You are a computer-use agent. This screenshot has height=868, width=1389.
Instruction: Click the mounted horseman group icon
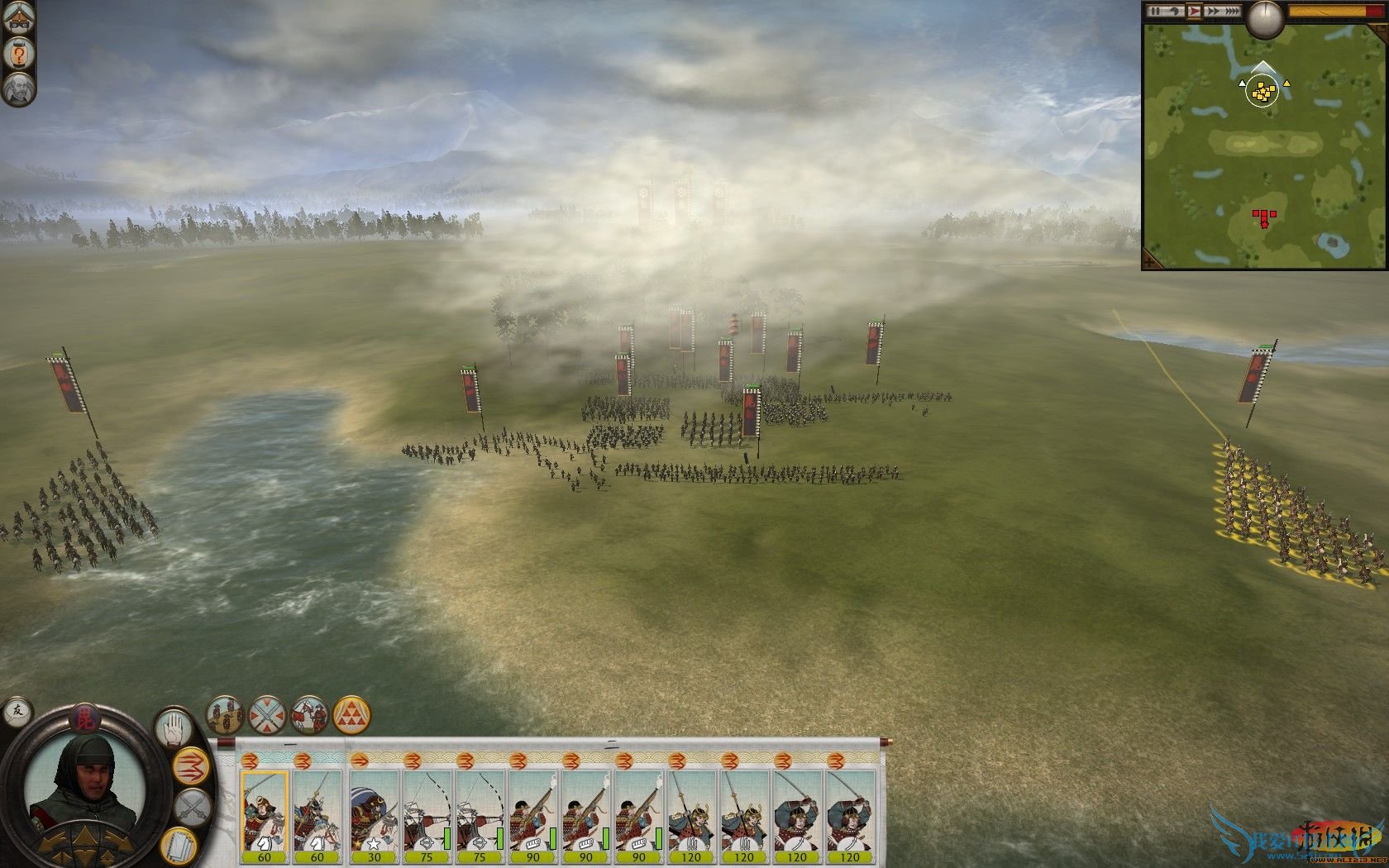[310, 715]
